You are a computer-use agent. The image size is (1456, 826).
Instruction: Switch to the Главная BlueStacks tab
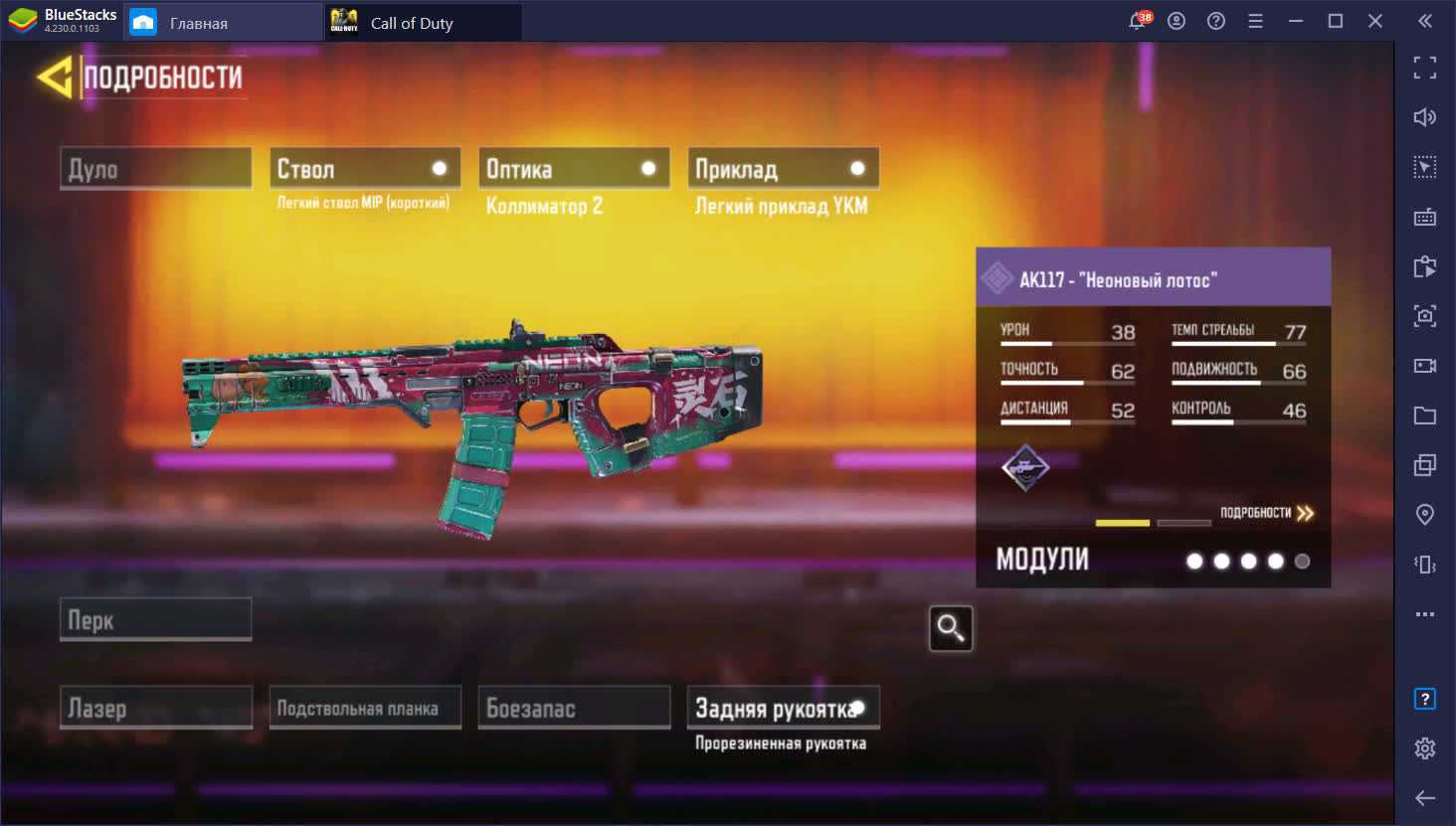(223, 22)
